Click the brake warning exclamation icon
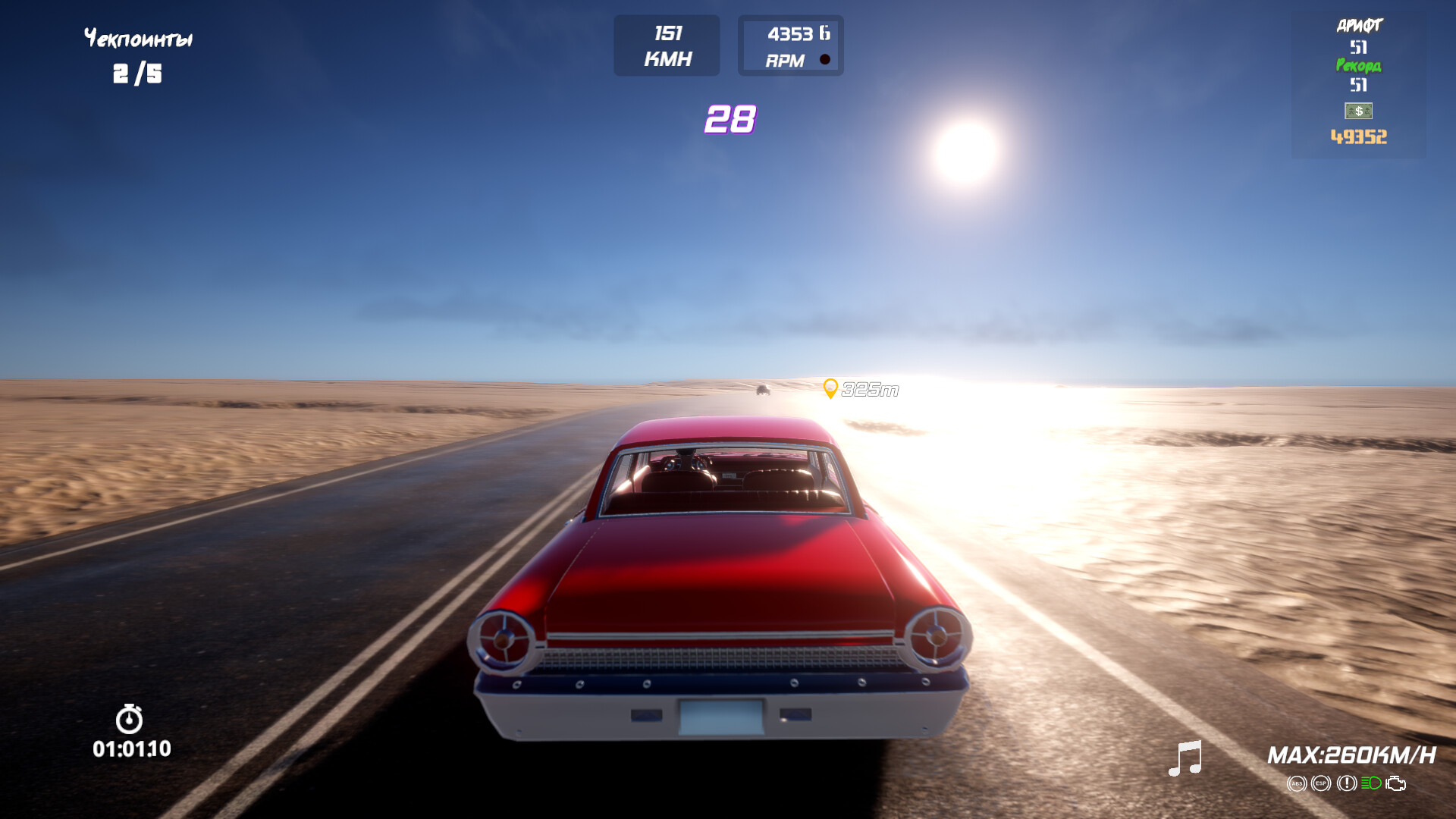The image size is (1456, 819). [x=1347, y=783]
